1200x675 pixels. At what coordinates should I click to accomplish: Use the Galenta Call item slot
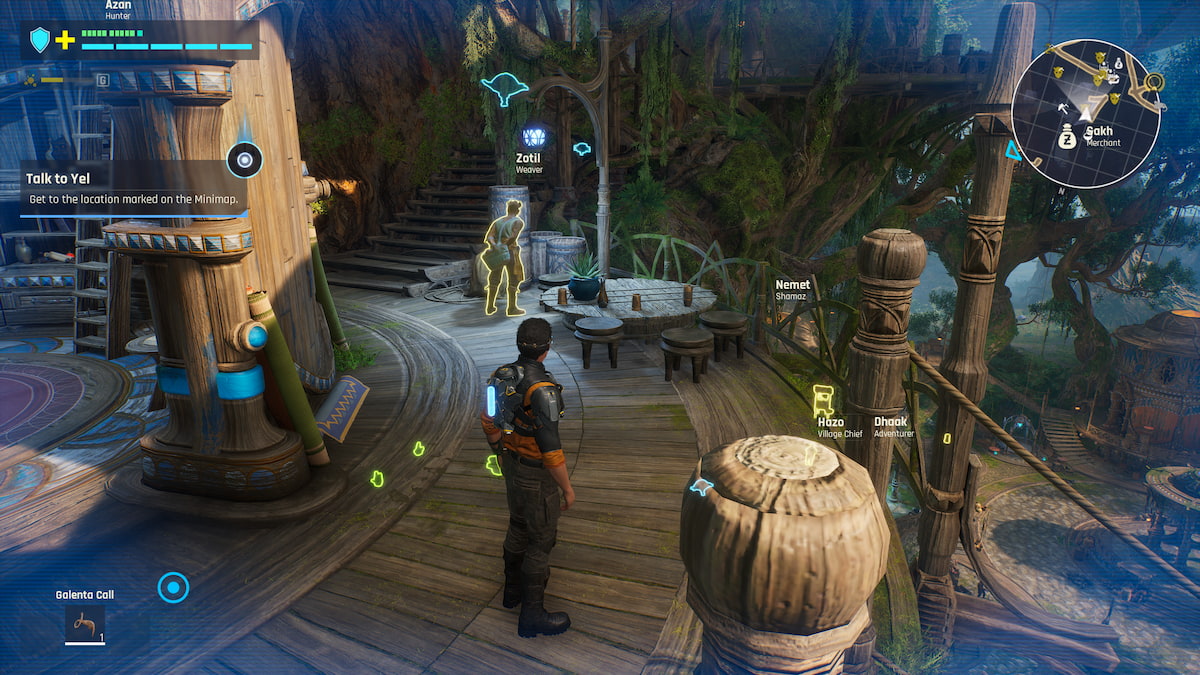(x=85, y=623)
